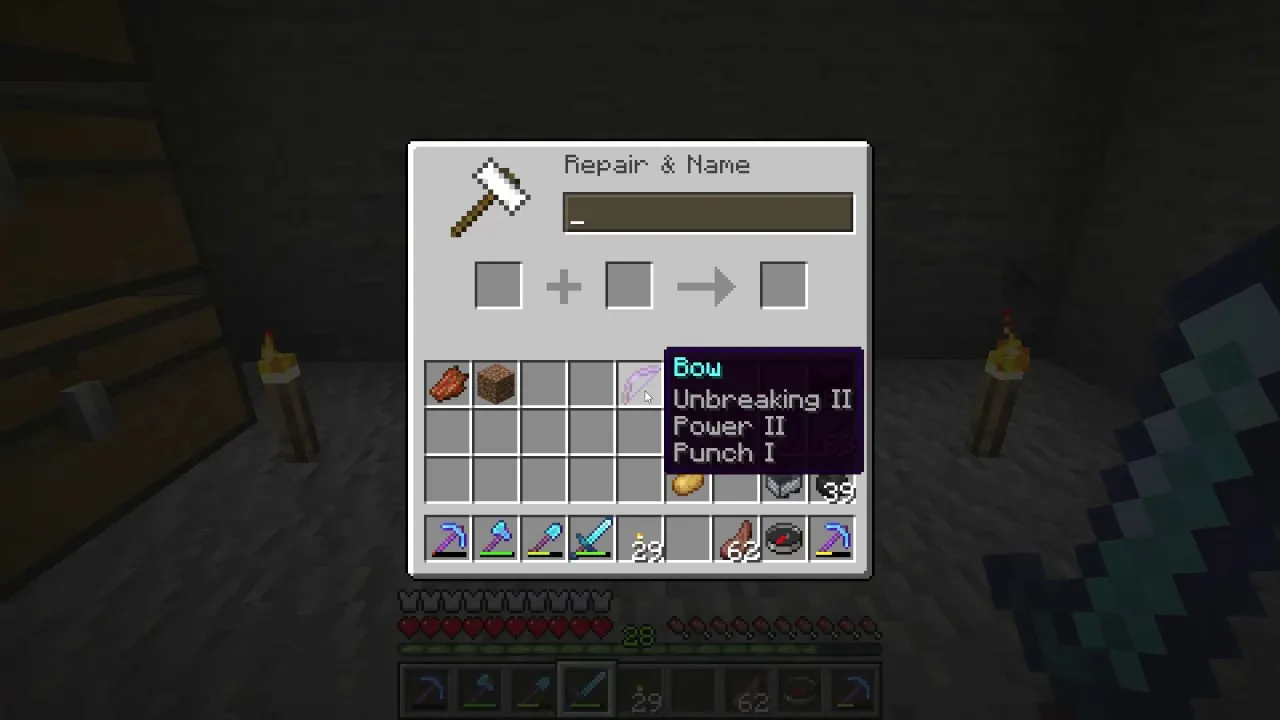Viewport: 1280px width, 720px height.
Task: Select the dirt block in the top row
Action: (x=496, y=385)
